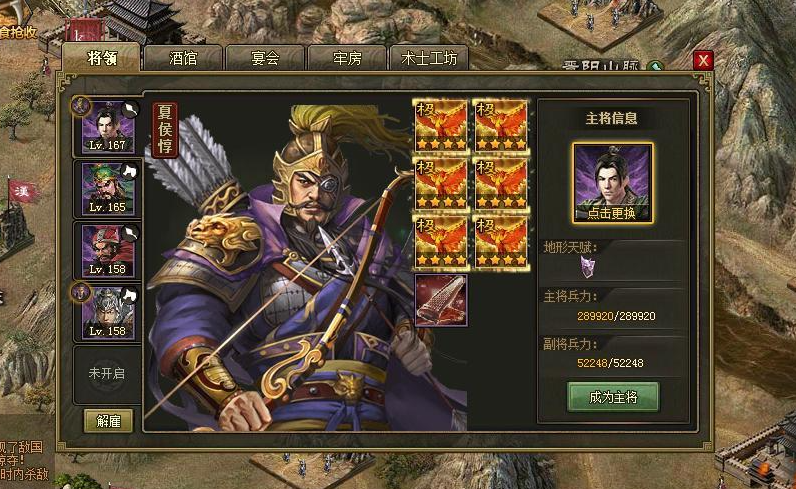The height and width of the screenshot is (489, 796).
Task: Pick the red-helmet Lv. 158 general
Action: 110,250
